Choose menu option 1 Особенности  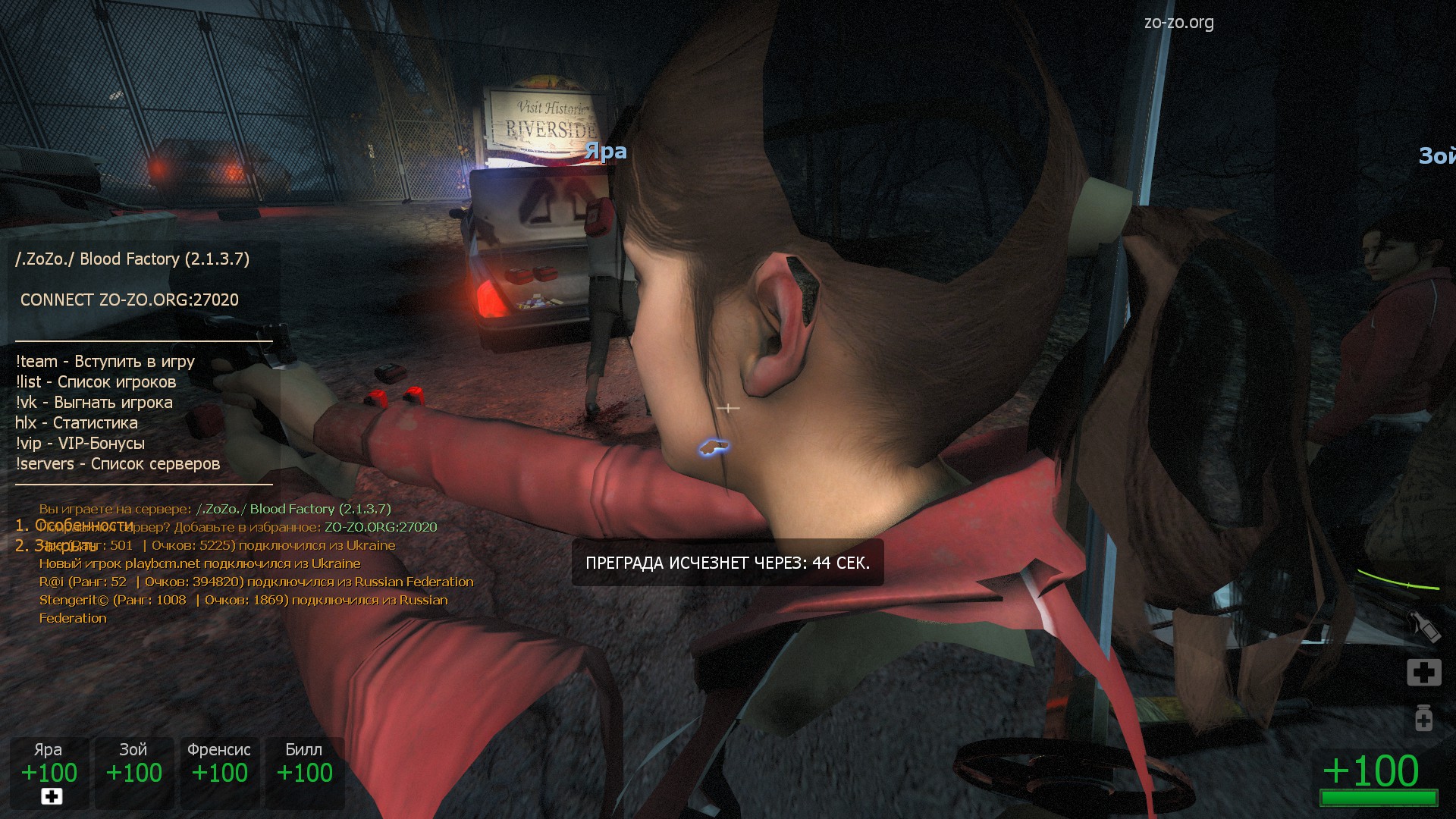pos(74,525)
